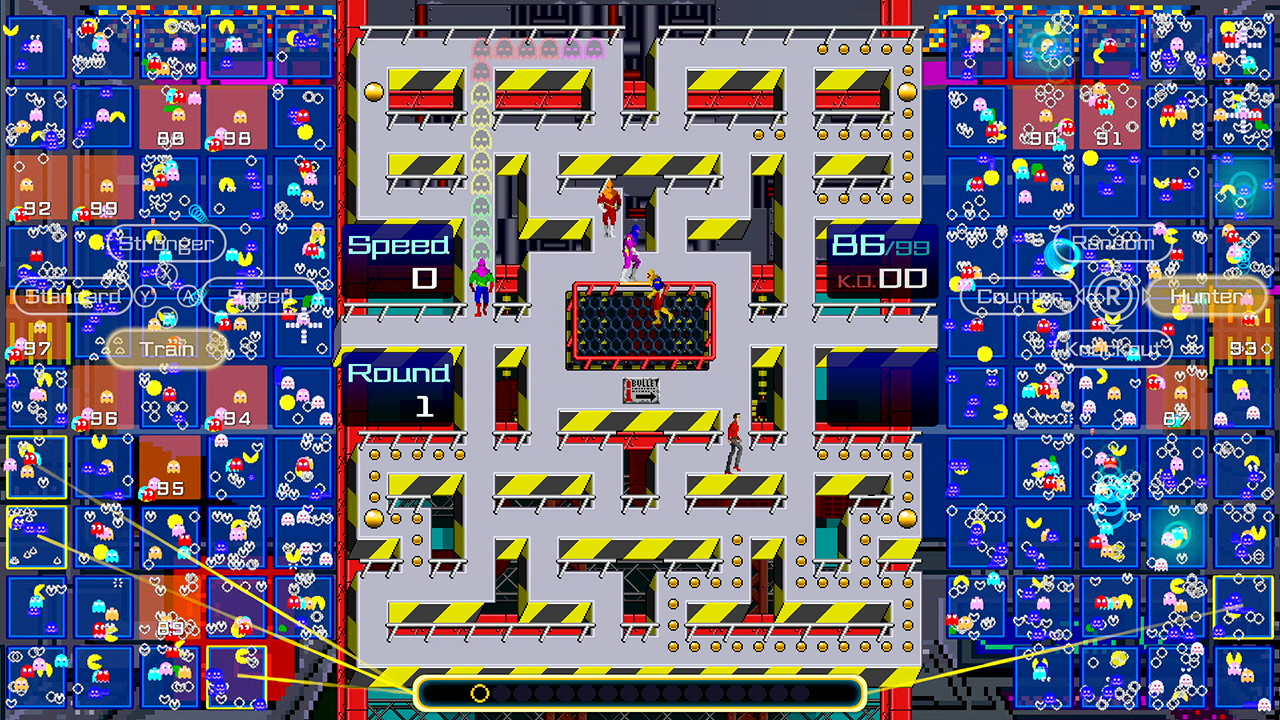Click the Y button icon beside Standard
This screenshot has width=1280, height=720.
coord(144,296)
